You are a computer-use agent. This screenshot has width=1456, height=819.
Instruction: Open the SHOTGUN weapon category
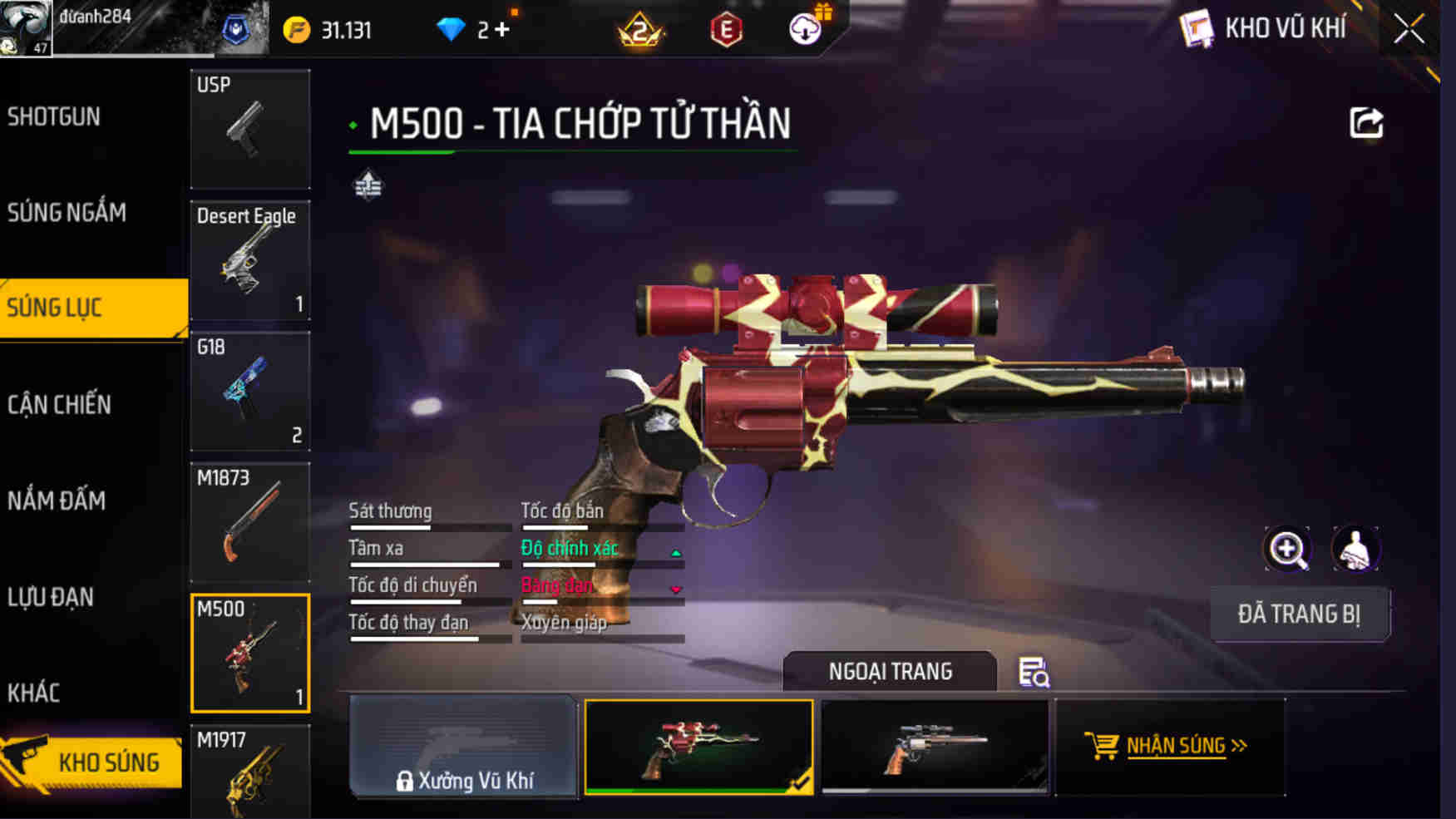point(54,117)
